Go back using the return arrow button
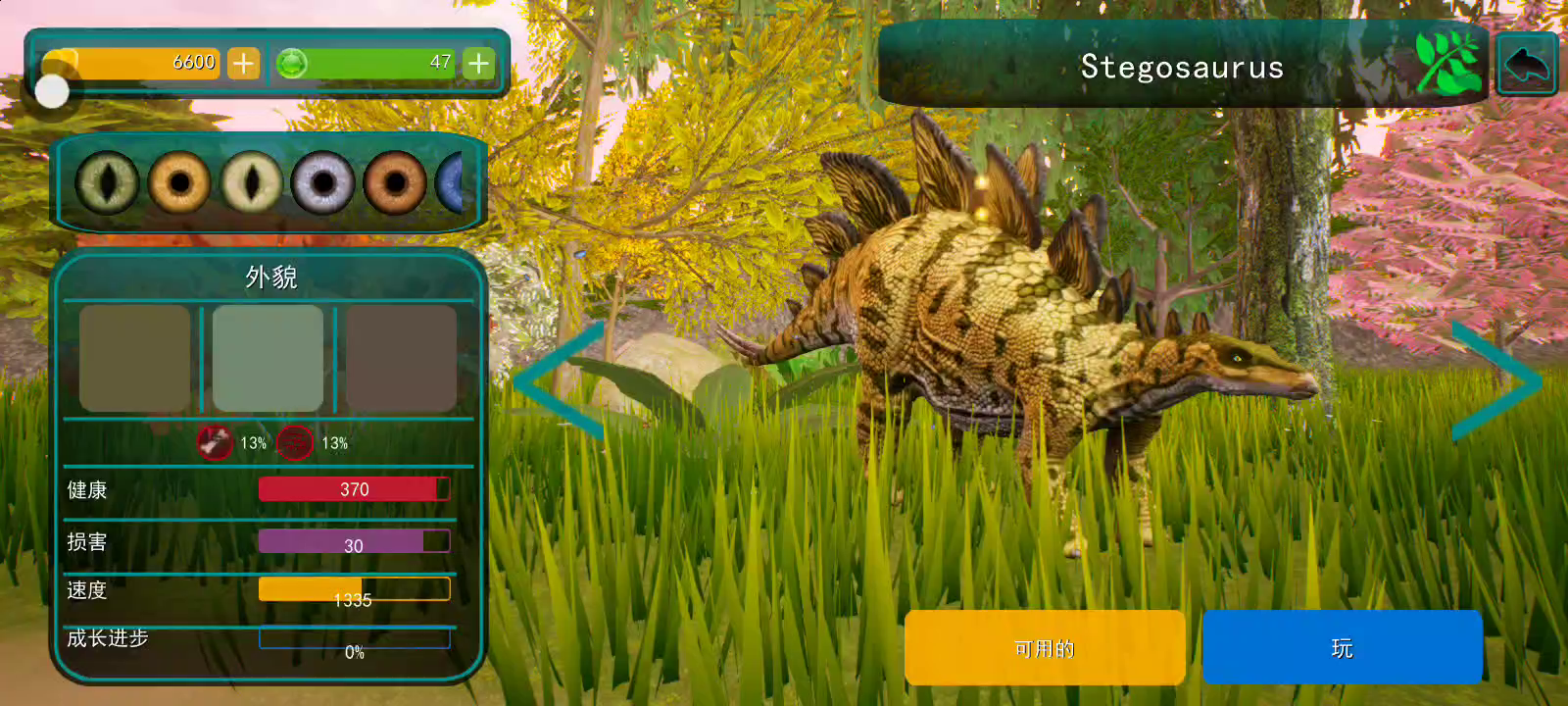This screenshot has width=1568, height=706. [1526, 65]
